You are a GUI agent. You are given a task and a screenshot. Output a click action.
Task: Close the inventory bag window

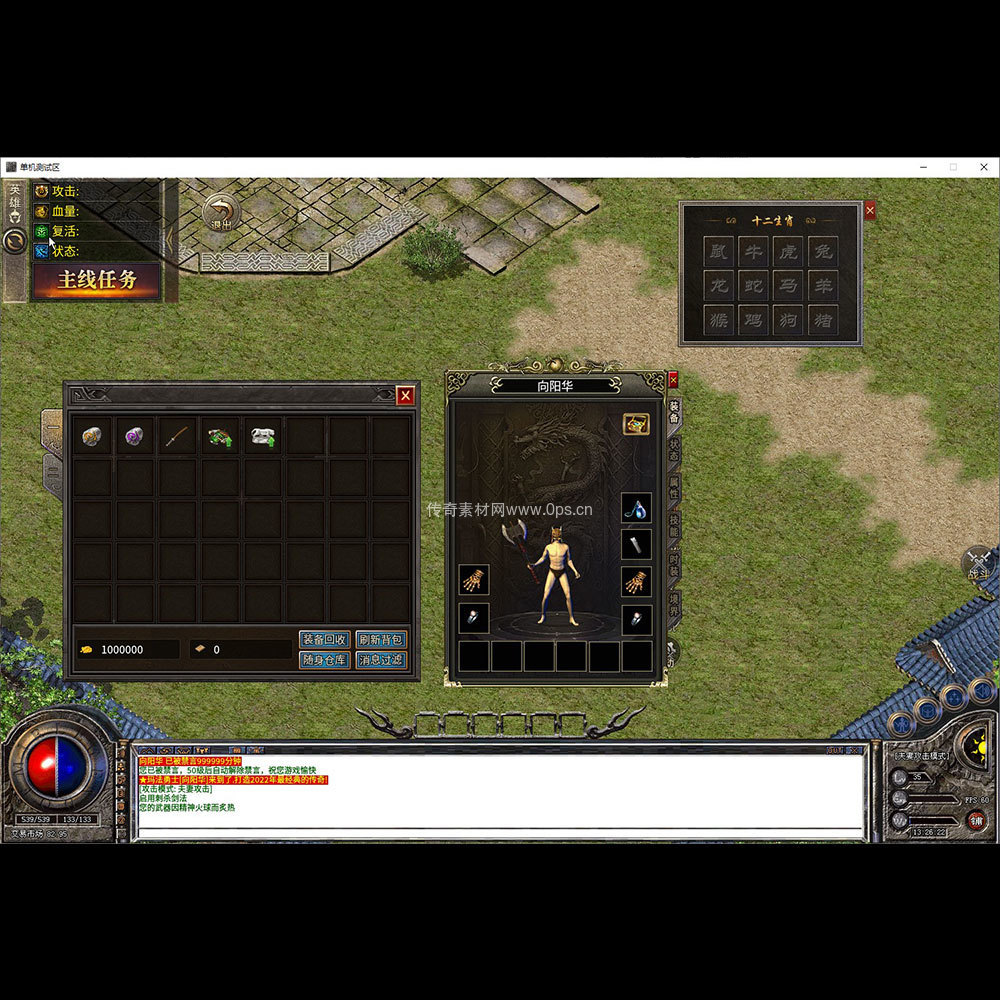tap(405, 396)
